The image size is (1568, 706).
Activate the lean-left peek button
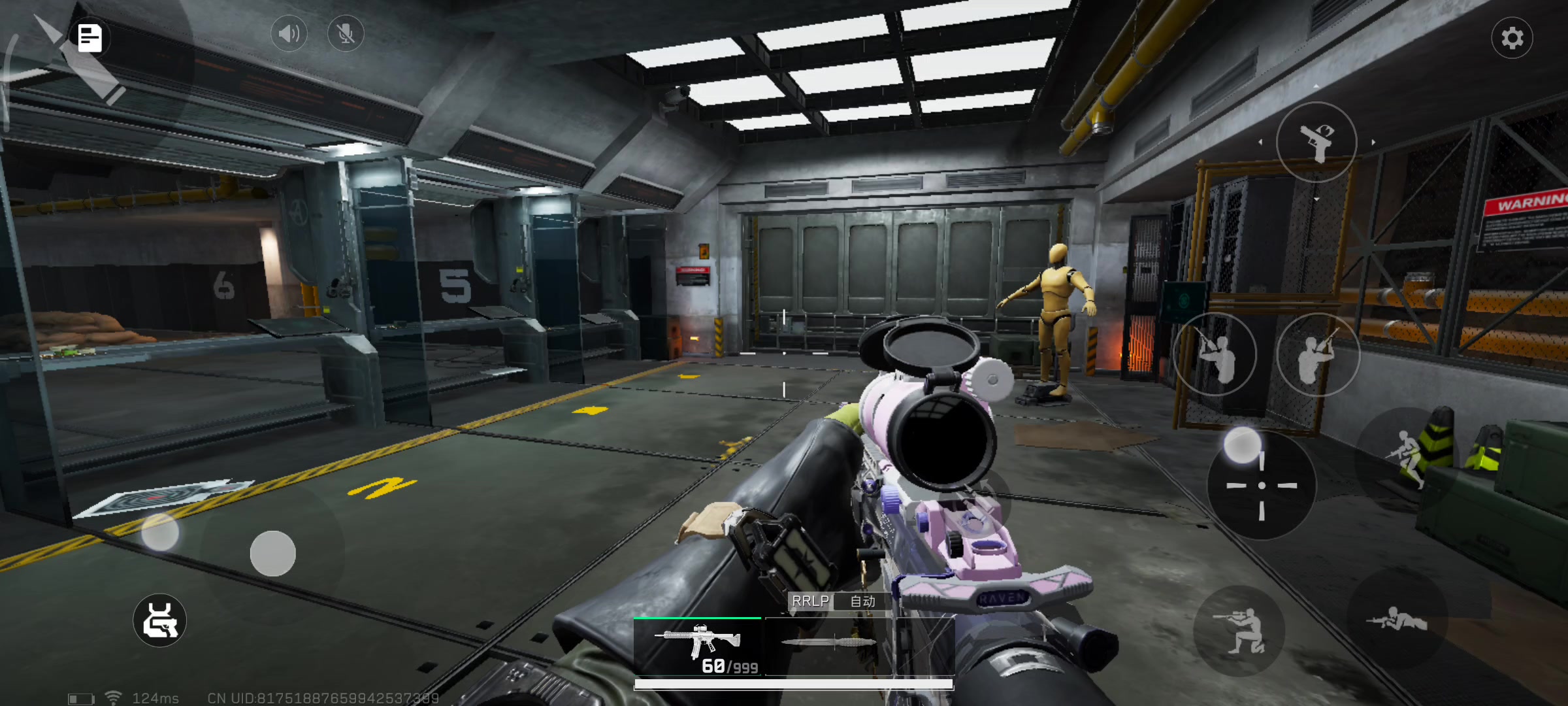pos(1215,354)
